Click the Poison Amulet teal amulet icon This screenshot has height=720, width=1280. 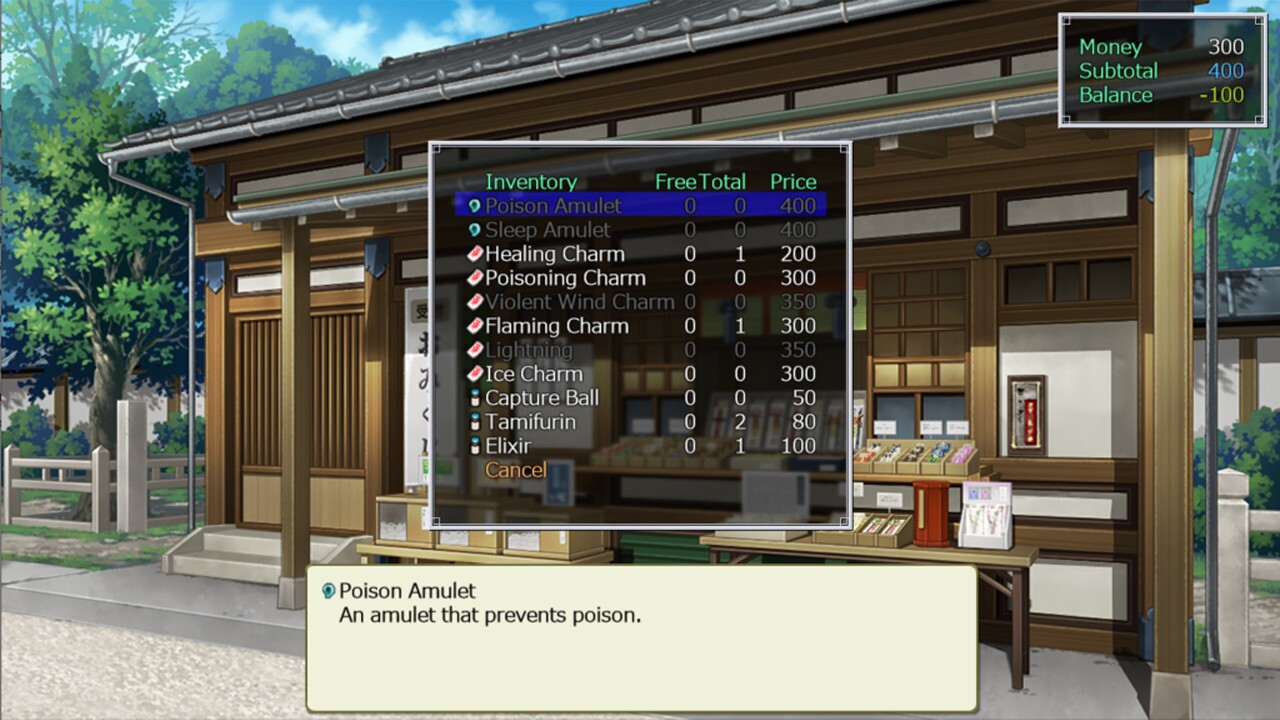coord(474,206)
